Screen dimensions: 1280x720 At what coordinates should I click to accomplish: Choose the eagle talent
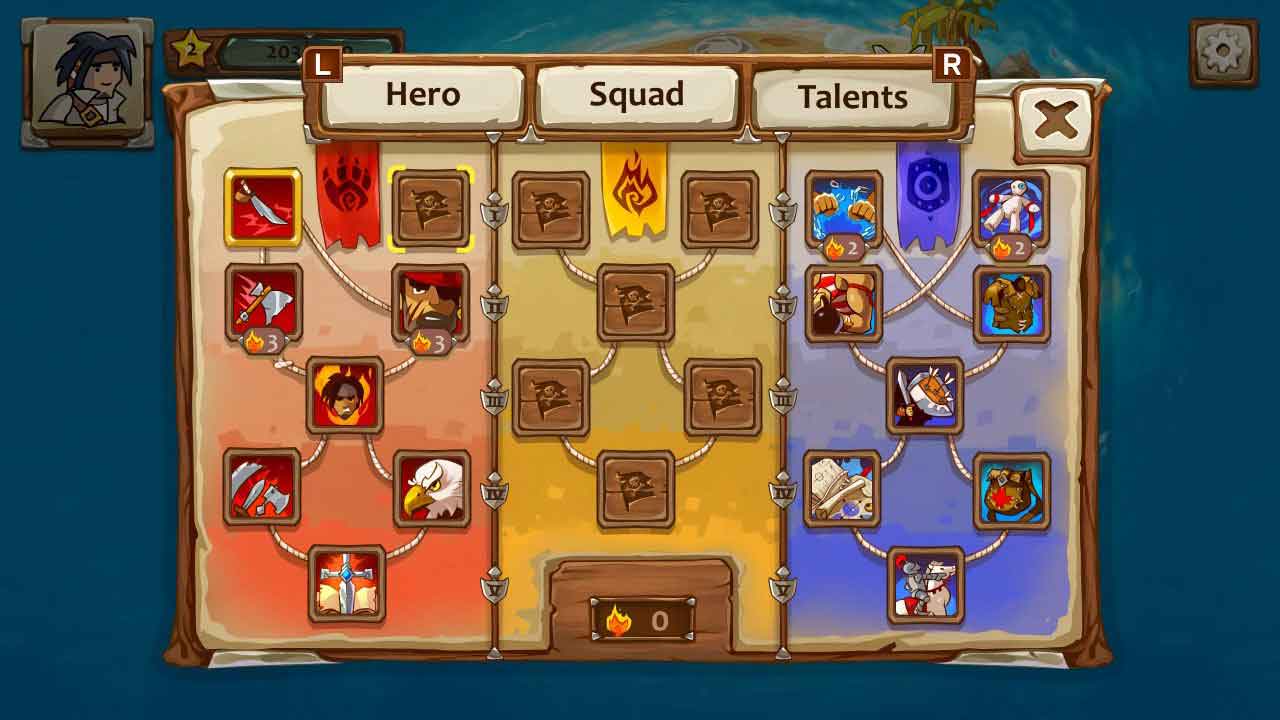tap(431, 488)
